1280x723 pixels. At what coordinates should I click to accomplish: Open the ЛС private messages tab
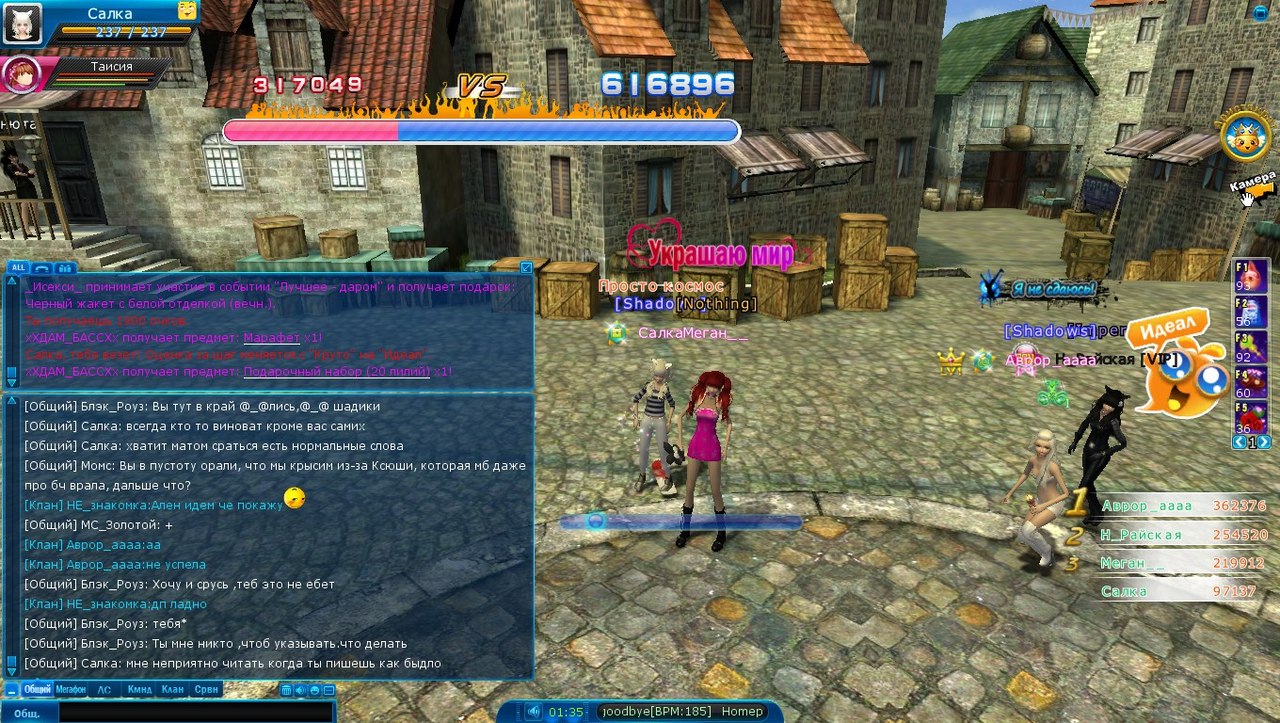[104, 689]
